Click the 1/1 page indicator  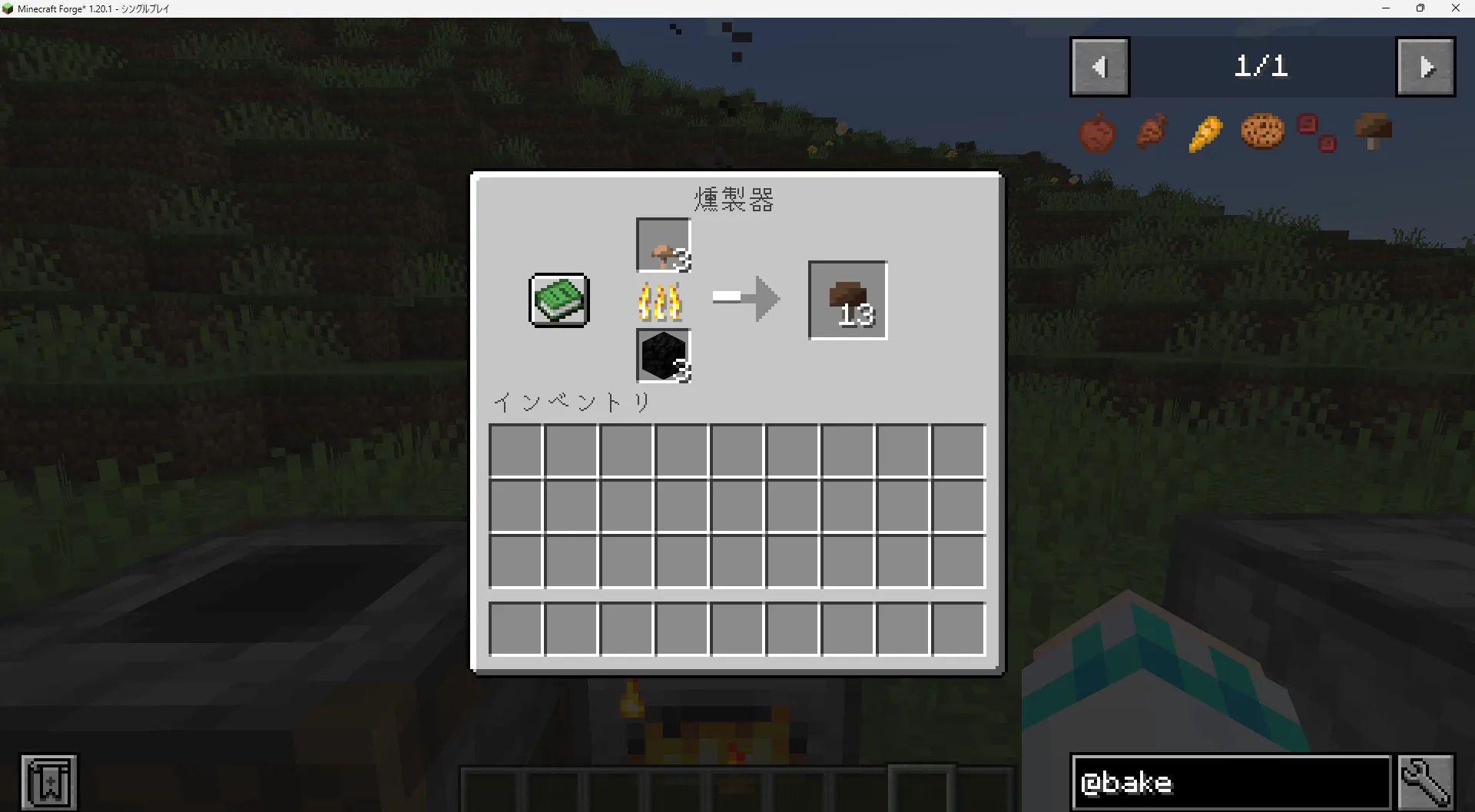(x=1262, y=67)
